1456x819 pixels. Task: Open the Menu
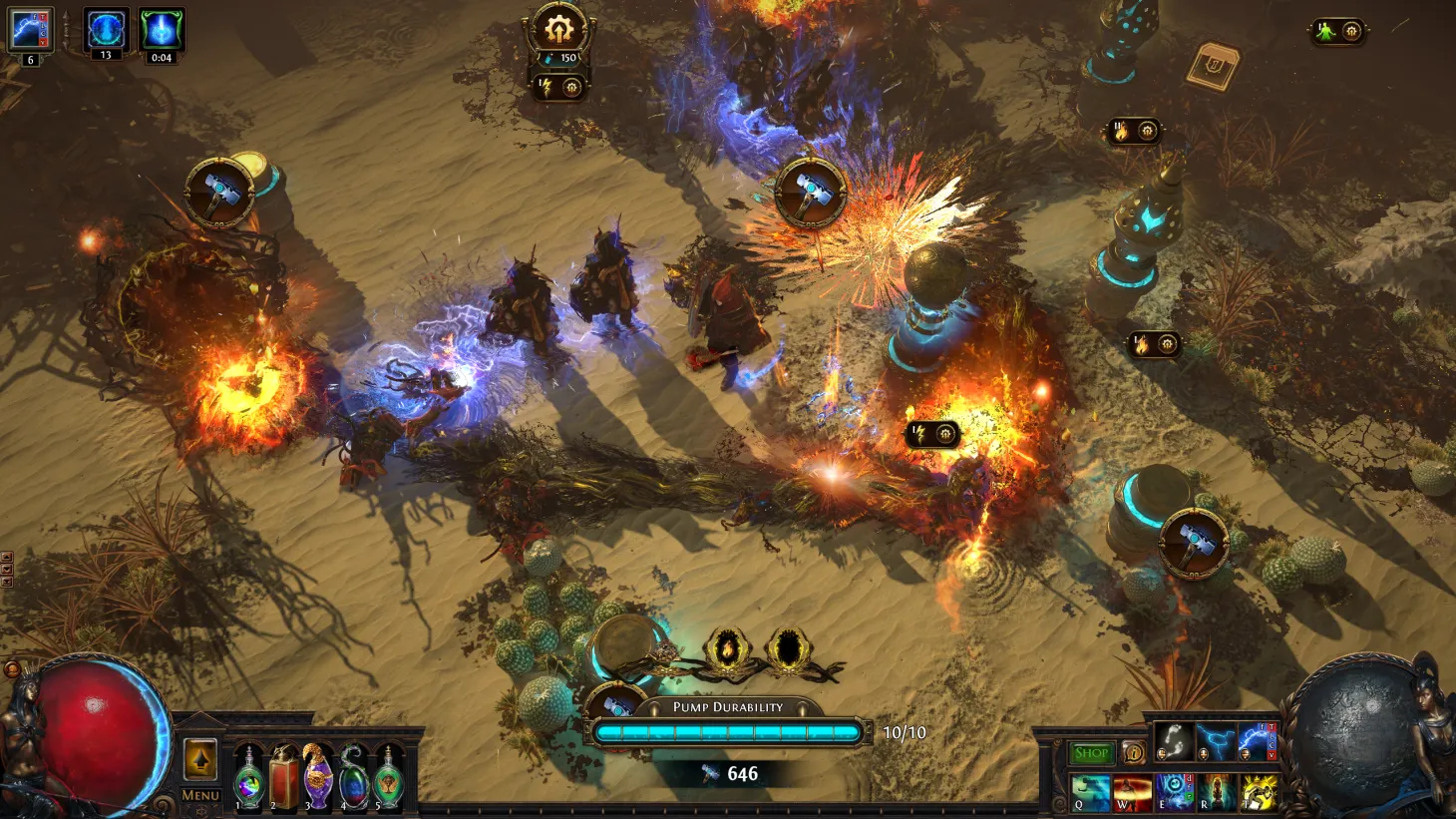coord(201,794)
